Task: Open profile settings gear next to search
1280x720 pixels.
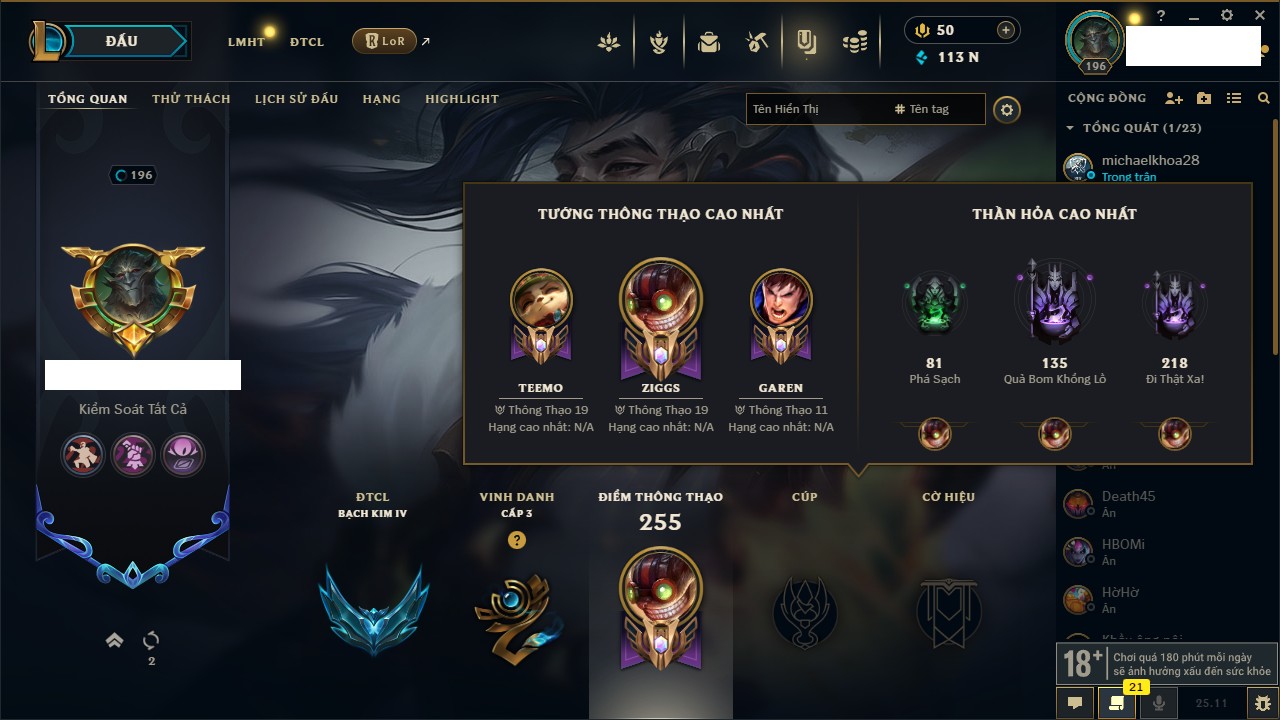Action: [x=1007, y=110]
